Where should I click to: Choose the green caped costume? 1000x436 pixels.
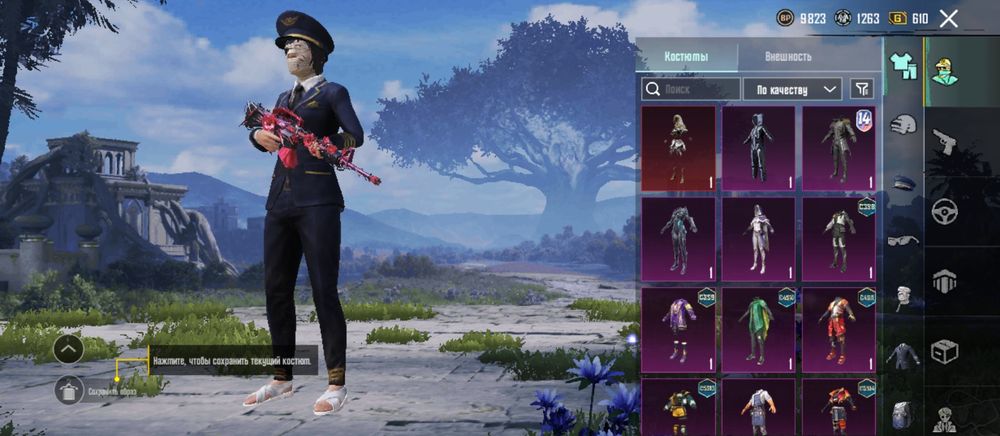(758, 329)
